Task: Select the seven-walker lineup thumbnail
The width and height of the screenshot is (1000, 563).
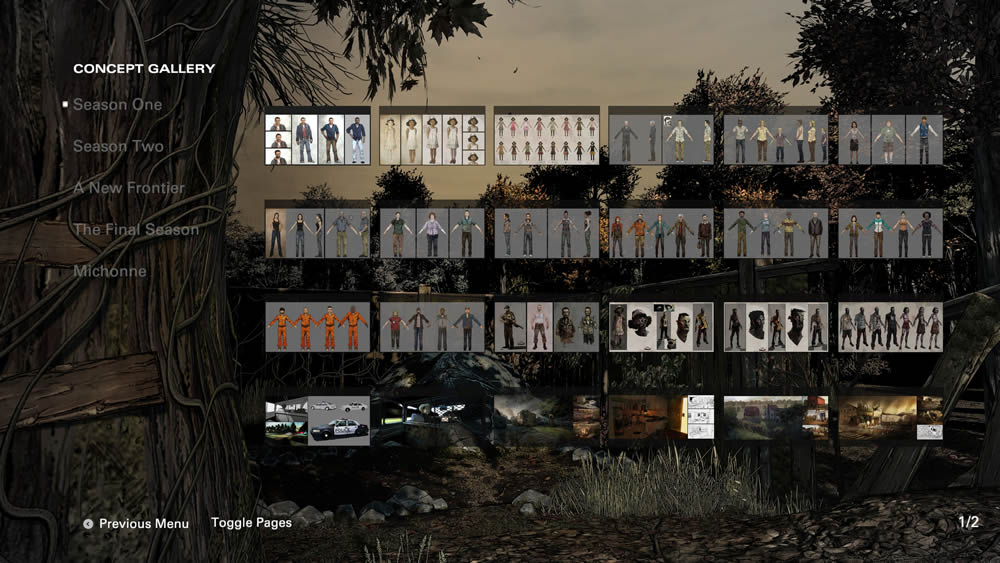Action: pyautogui.click(x=891, y=327)
